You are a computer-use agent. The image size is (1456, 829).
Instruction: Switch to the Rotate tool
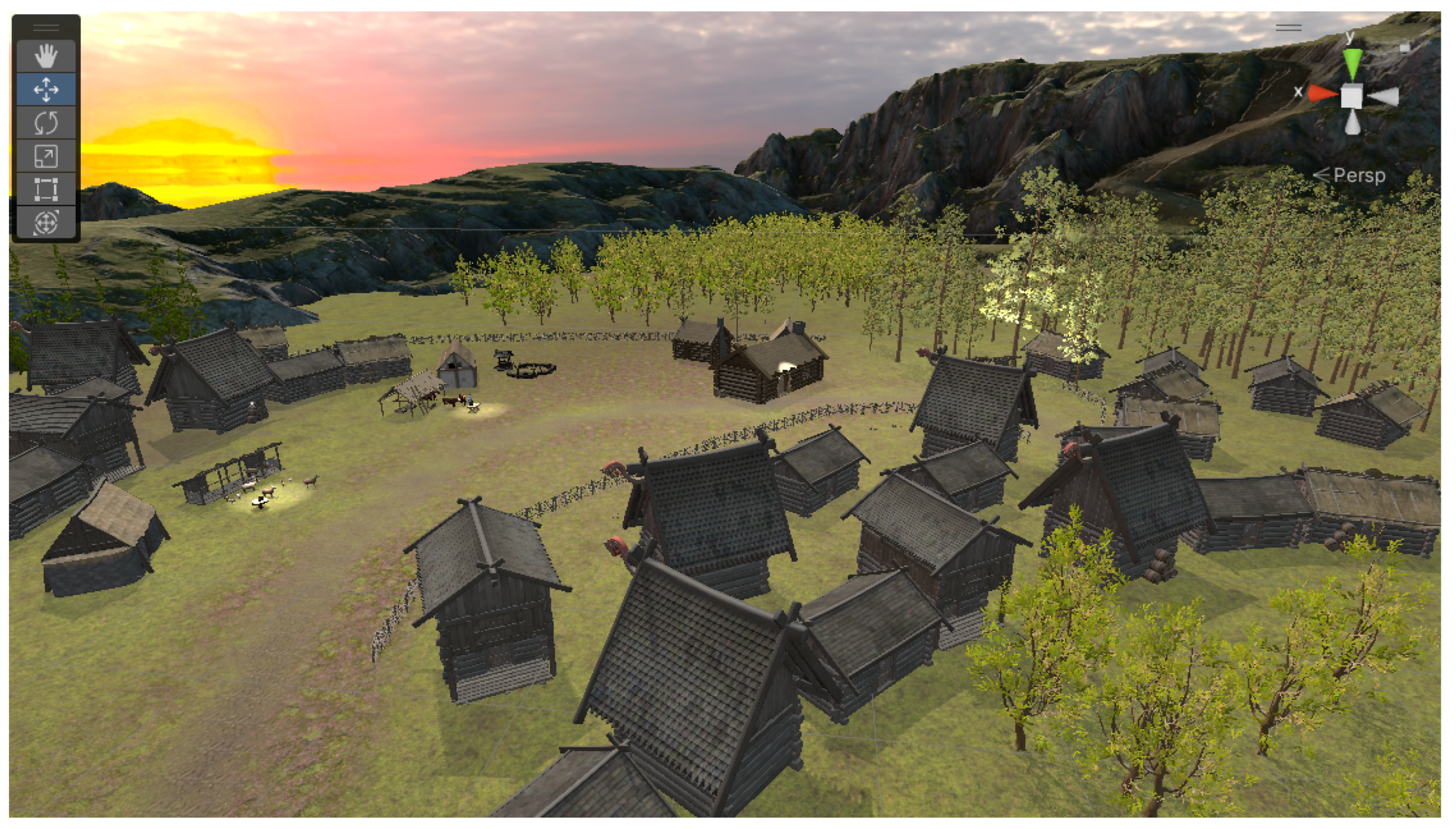click(x=46, y=122)
